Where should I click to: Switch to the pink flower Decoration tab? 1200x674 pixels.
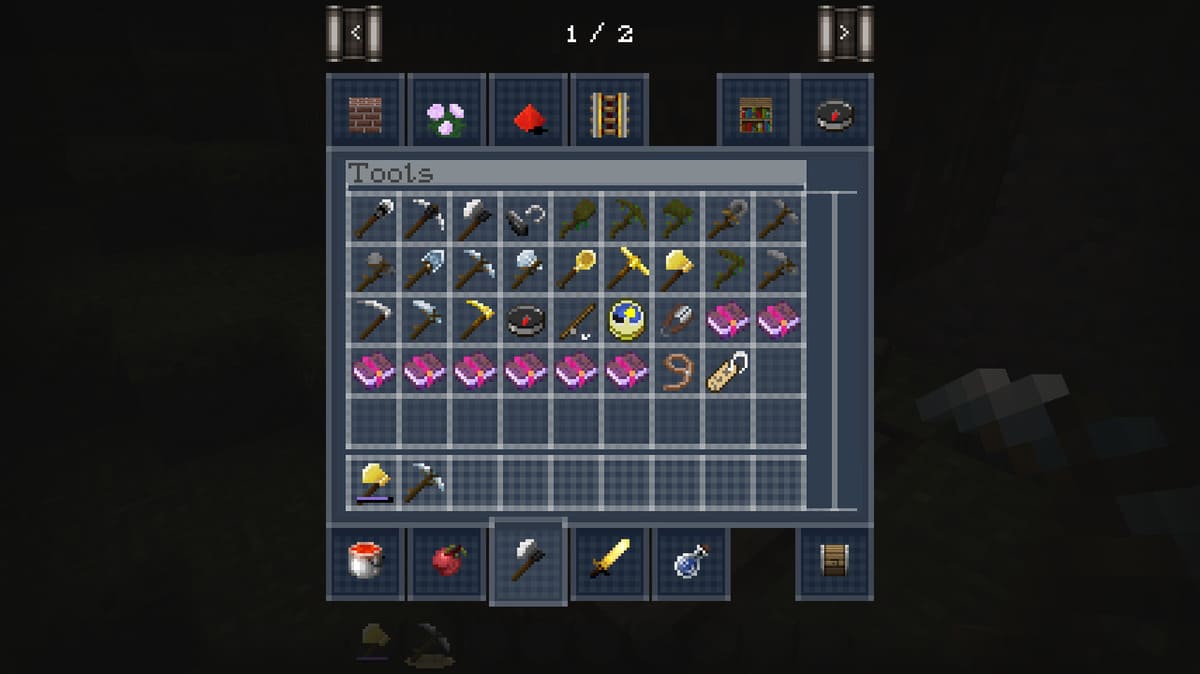click(x=446, y=113)
